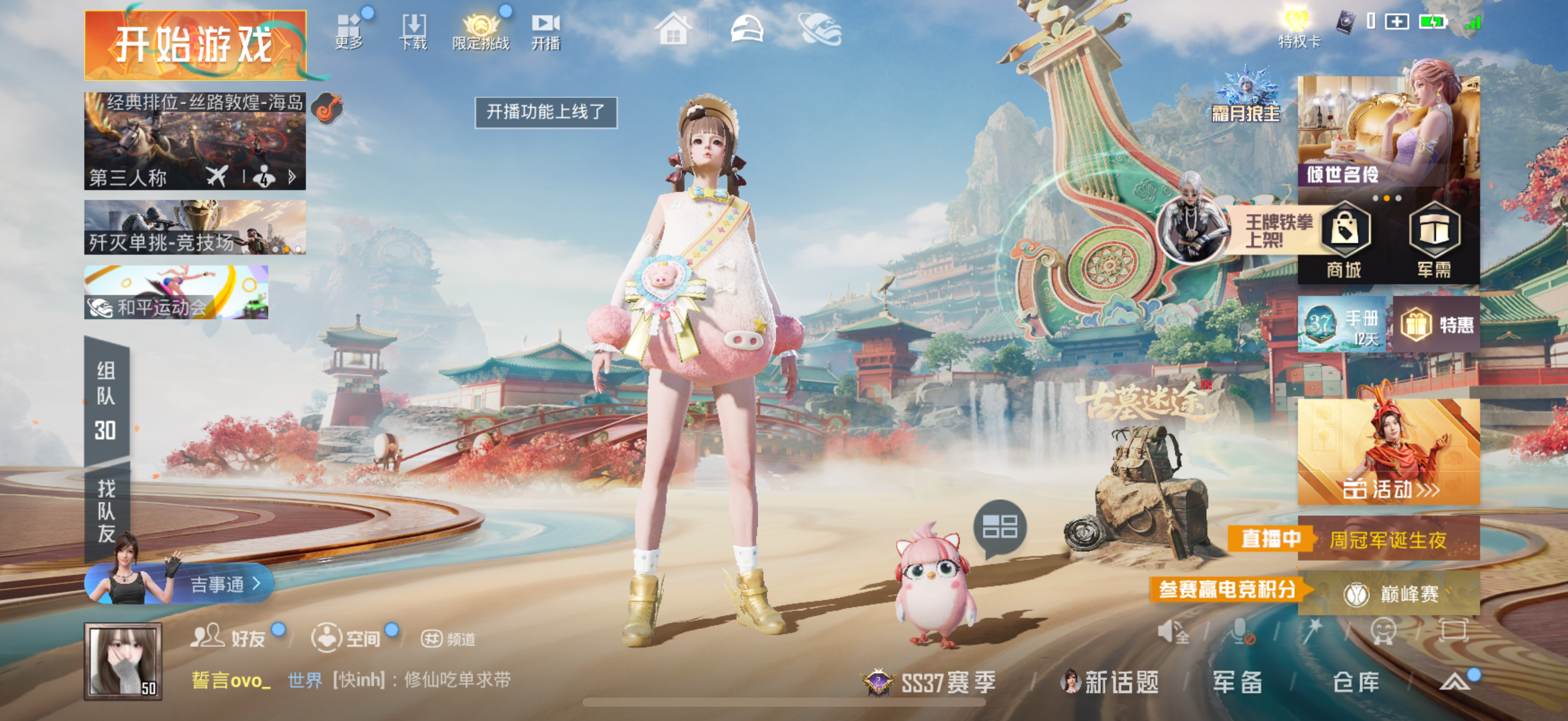The width and height of the screenshot is (1568, 721).
Task: Open the 更多 menu
Action: [x=349, y=32]
